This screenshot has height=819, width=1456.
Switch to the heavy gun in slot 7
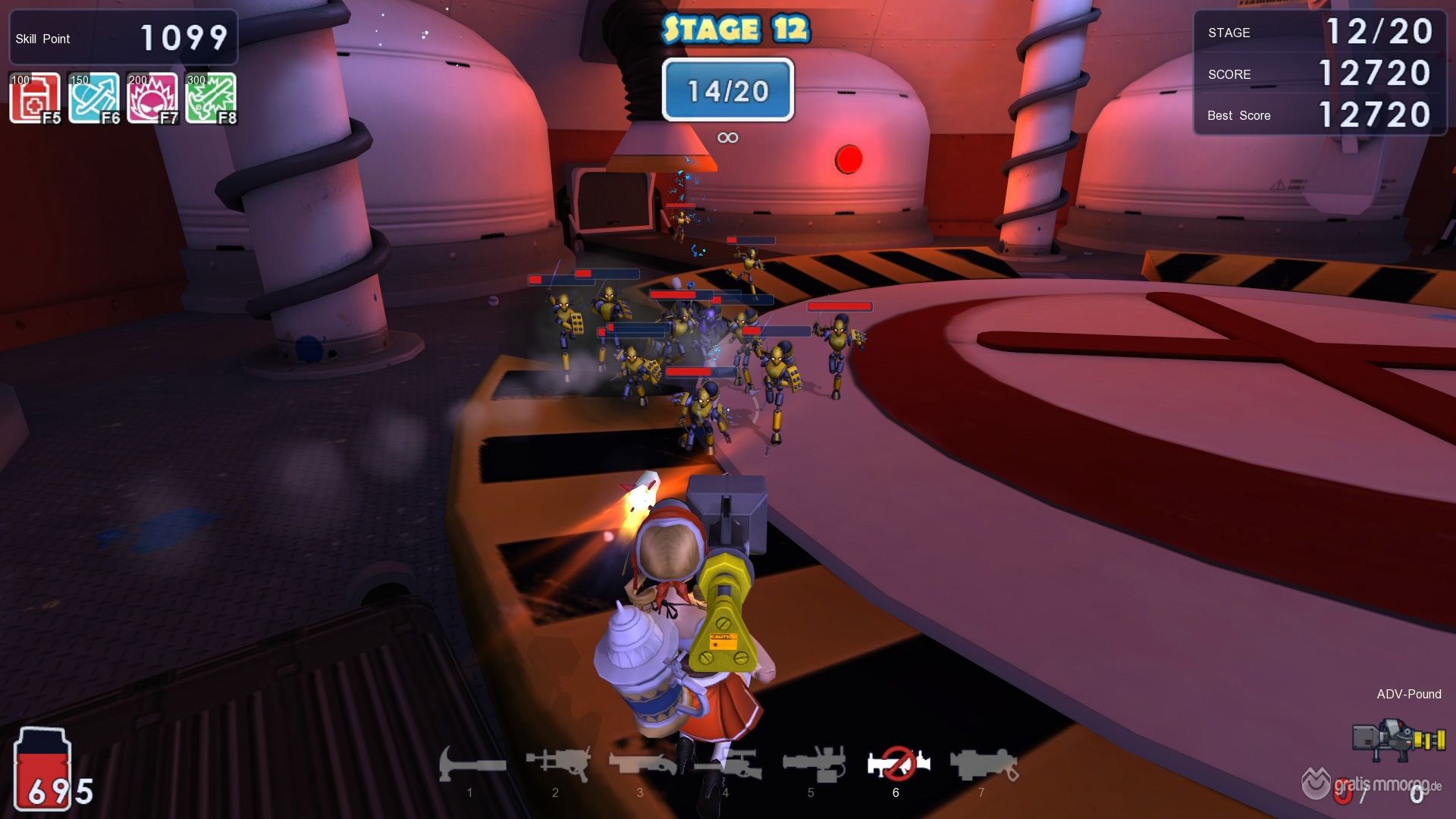983,764
